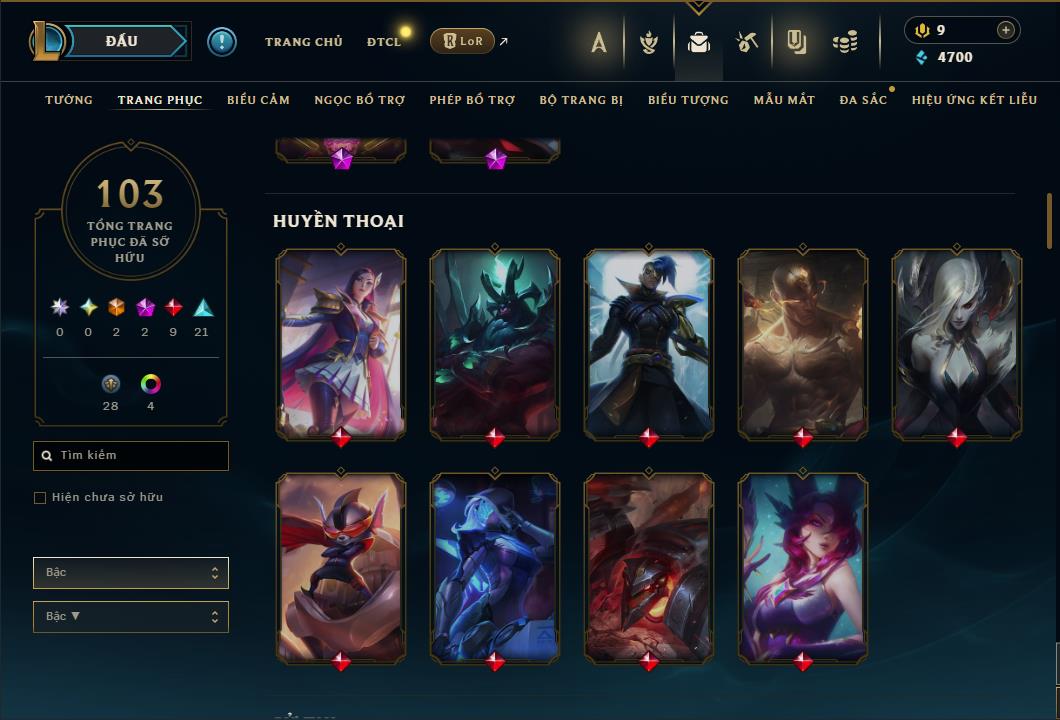Switch to the BIỂU TƯỢNG tab

point(688,100)
